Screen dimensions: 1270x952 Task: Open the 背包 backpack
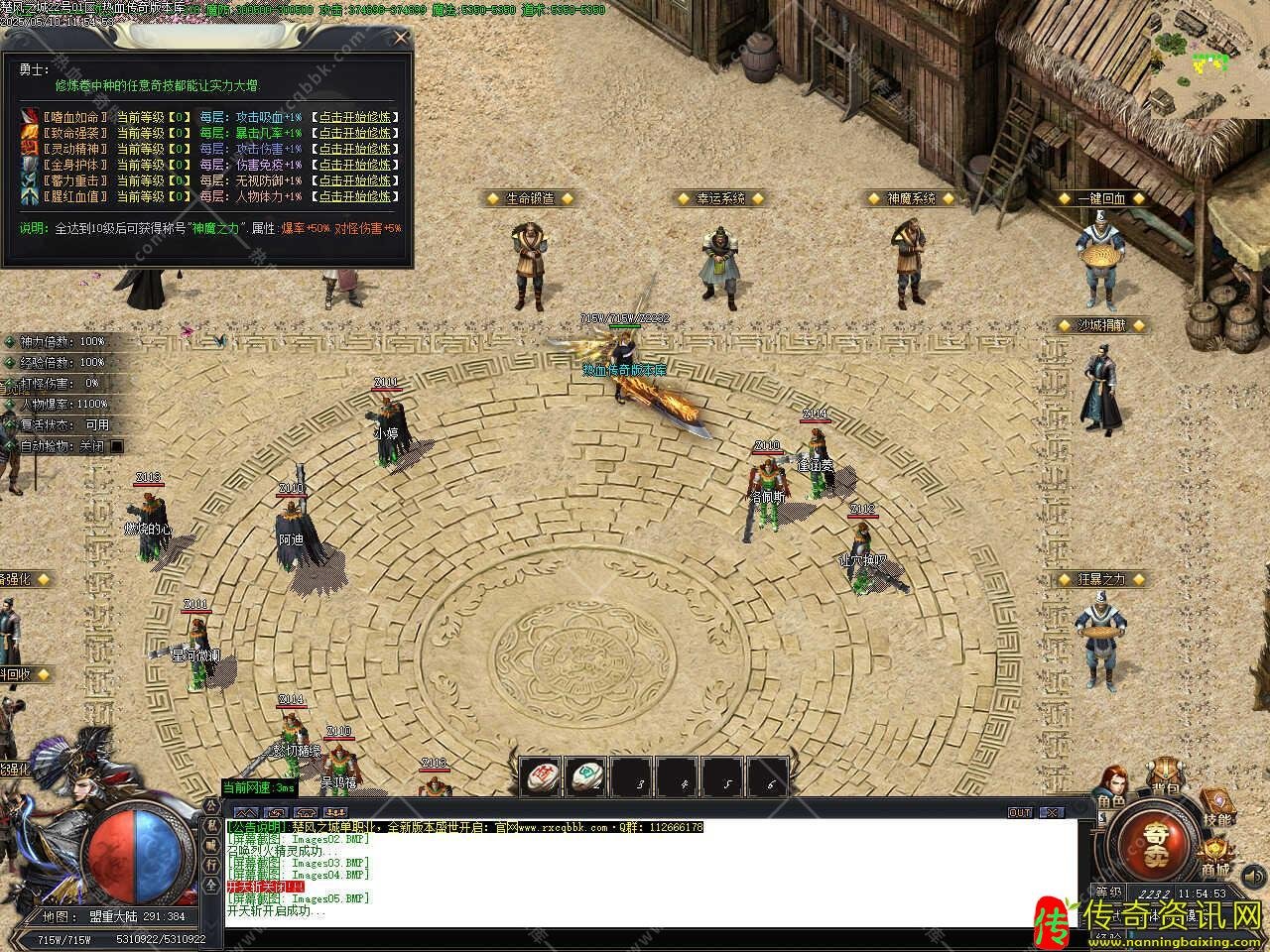[1165, 780]
